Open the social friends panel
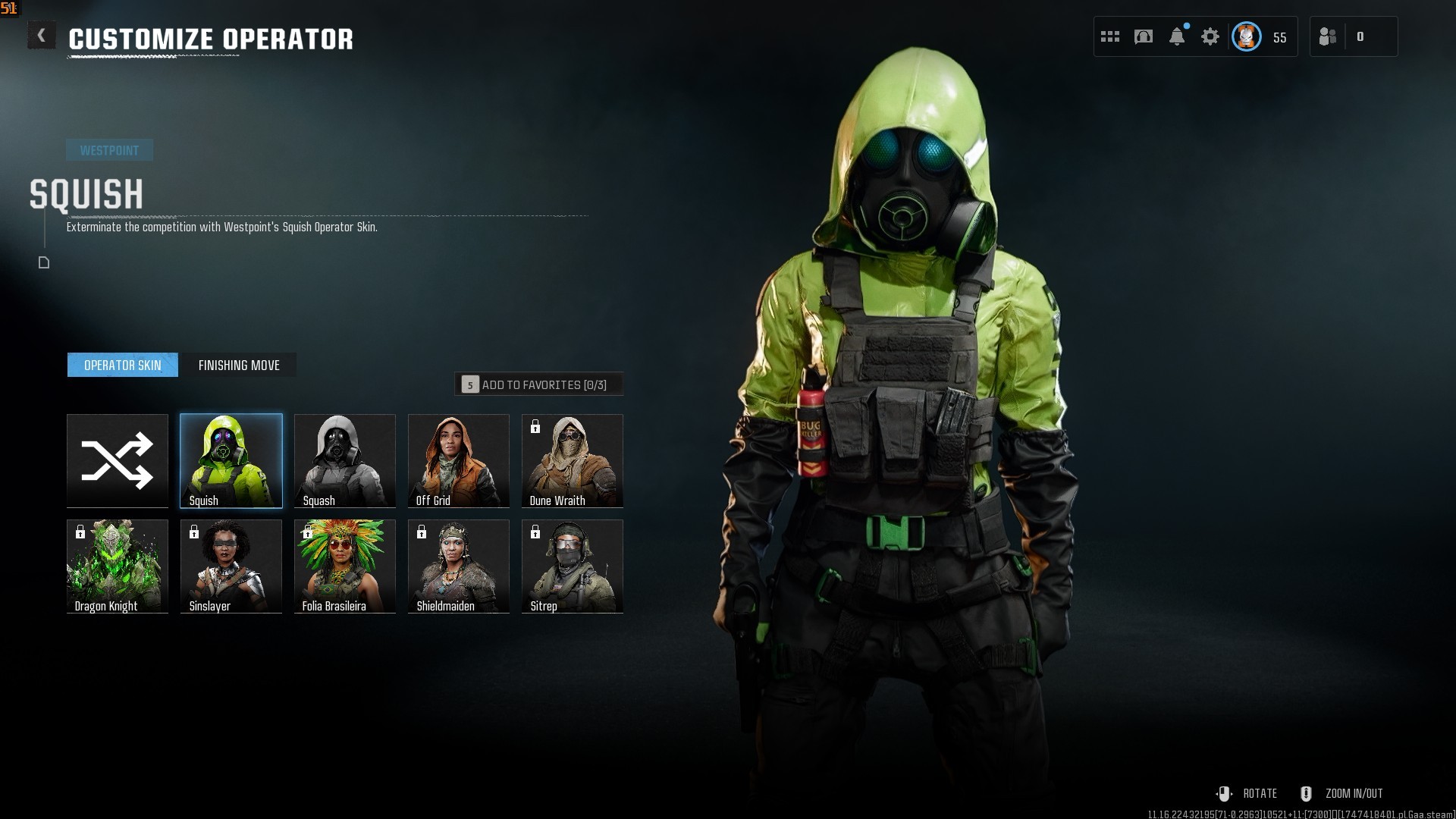 point(1329,36)
